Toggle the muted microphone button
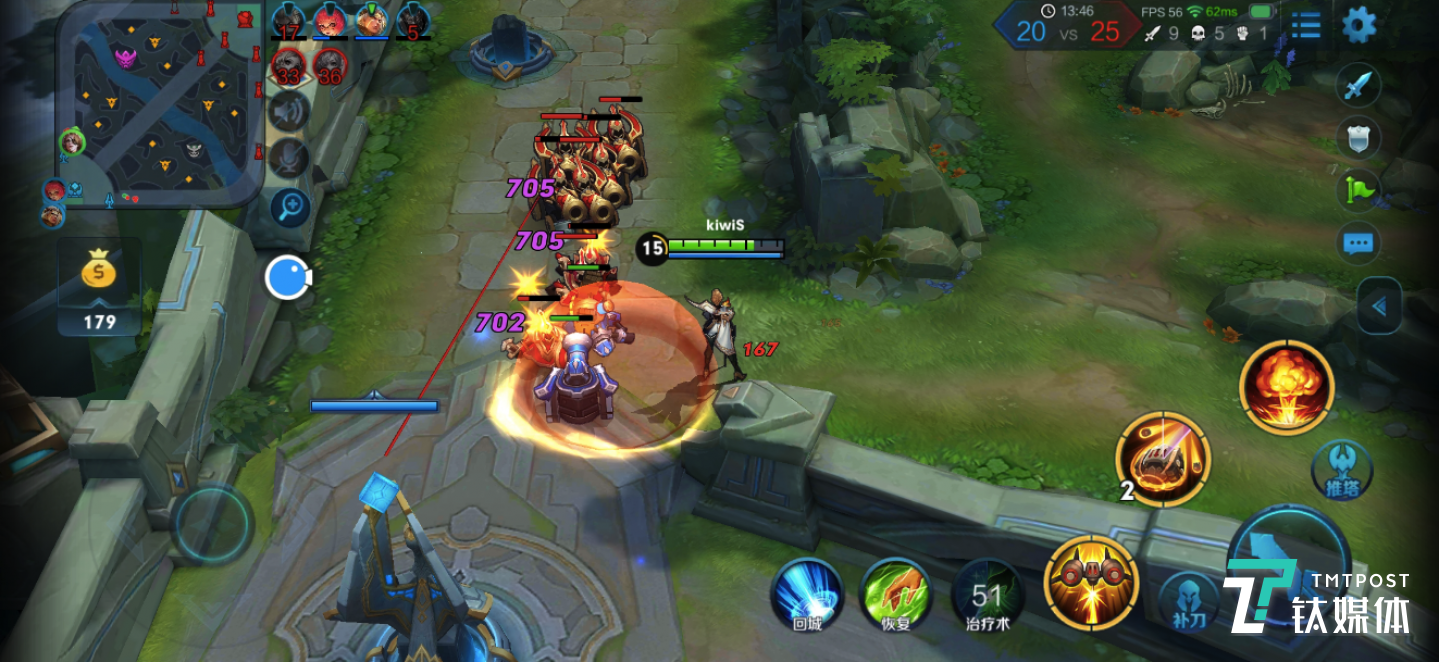This screenshot has height=662, width=1439. point(288,157)
